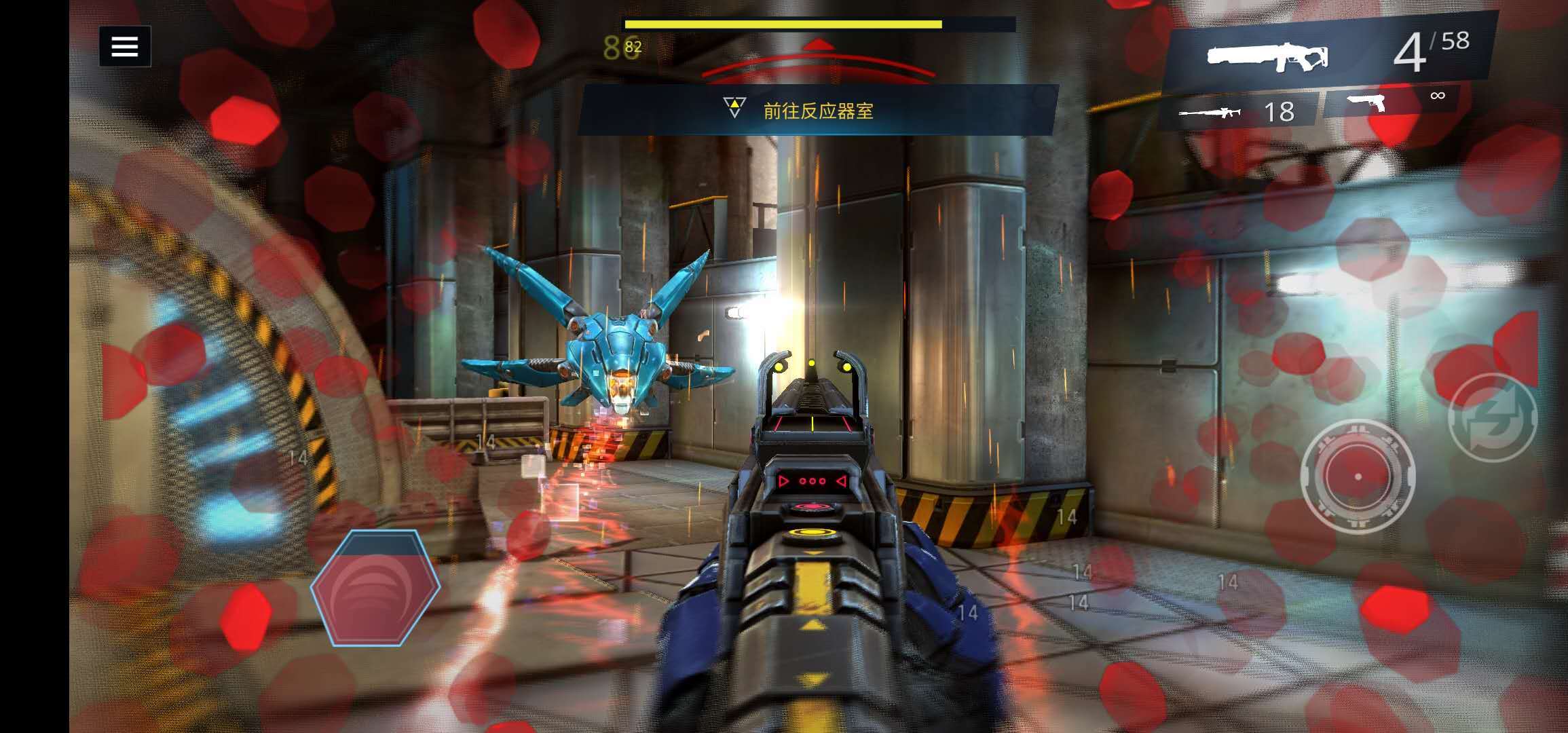This screenshot has height=733, width=1568.
Task: Tap the red hexagon ability button
Action: pyautogui.click(x=375, y=588)
